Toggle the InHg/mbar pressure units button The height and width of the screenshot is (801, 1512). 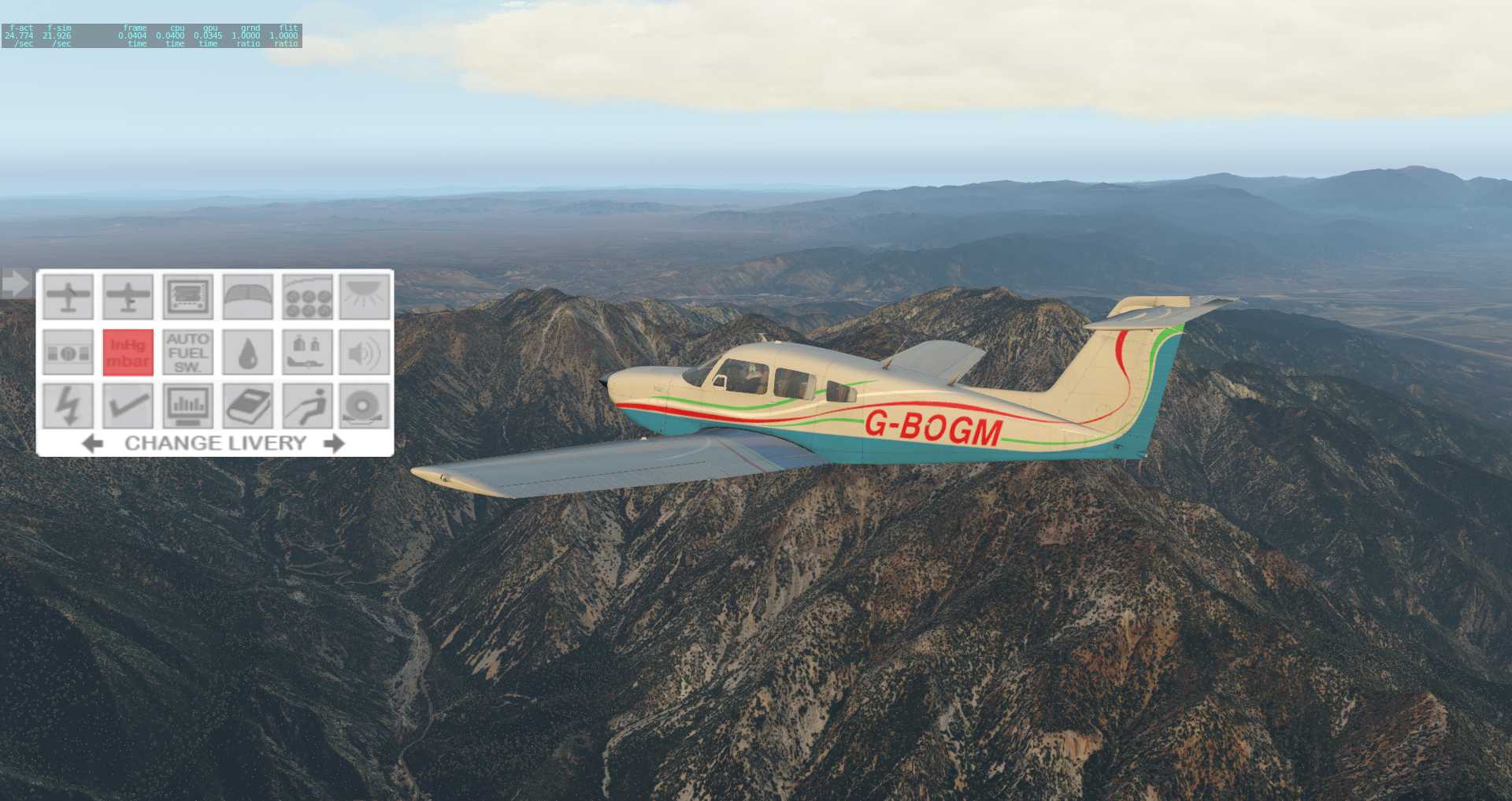click(128, 352)
